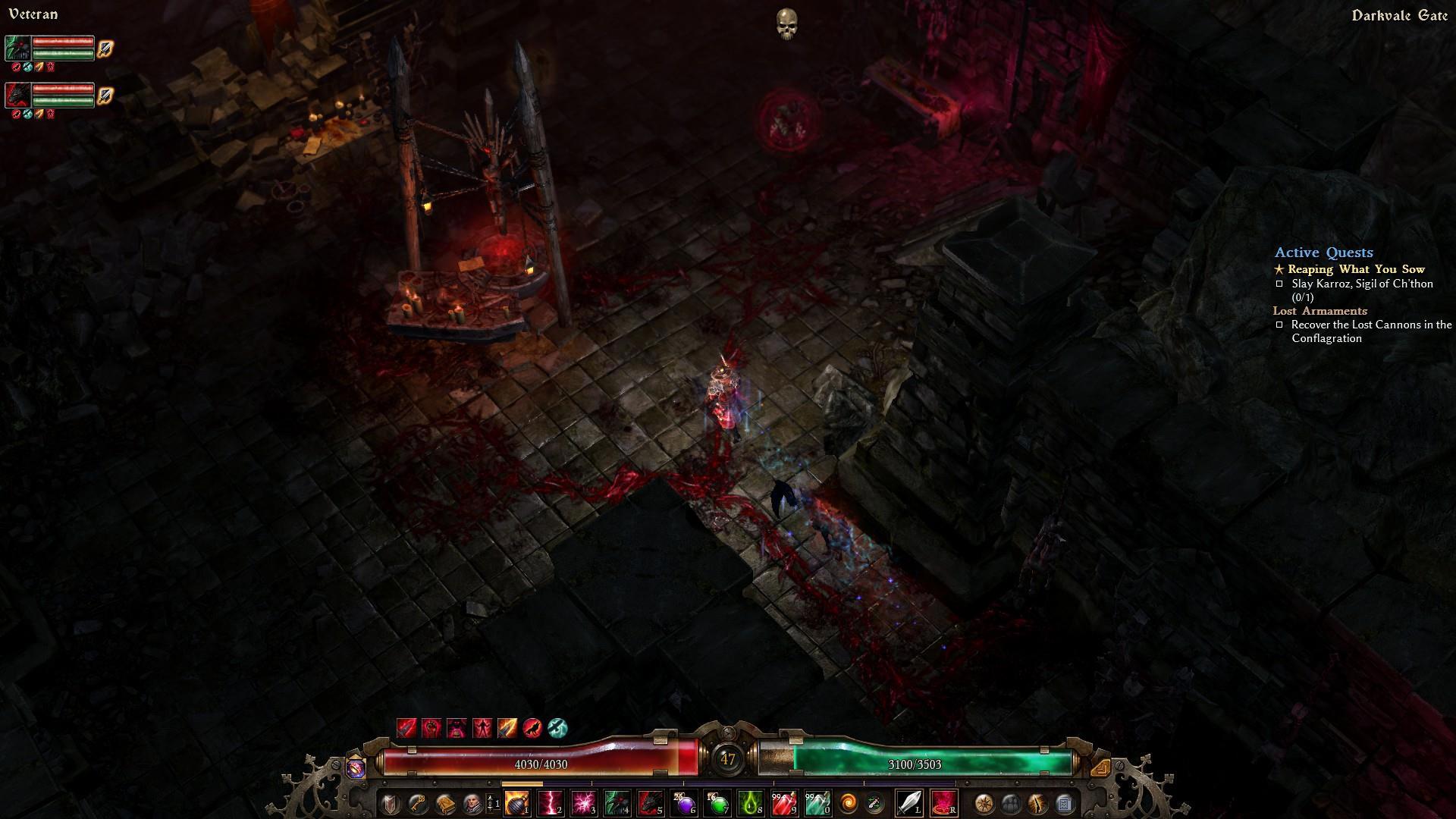Use the pink energy burst skill
Image resolution: width=1456 pixels, height=819 pixels.
[x=584, y=802]
